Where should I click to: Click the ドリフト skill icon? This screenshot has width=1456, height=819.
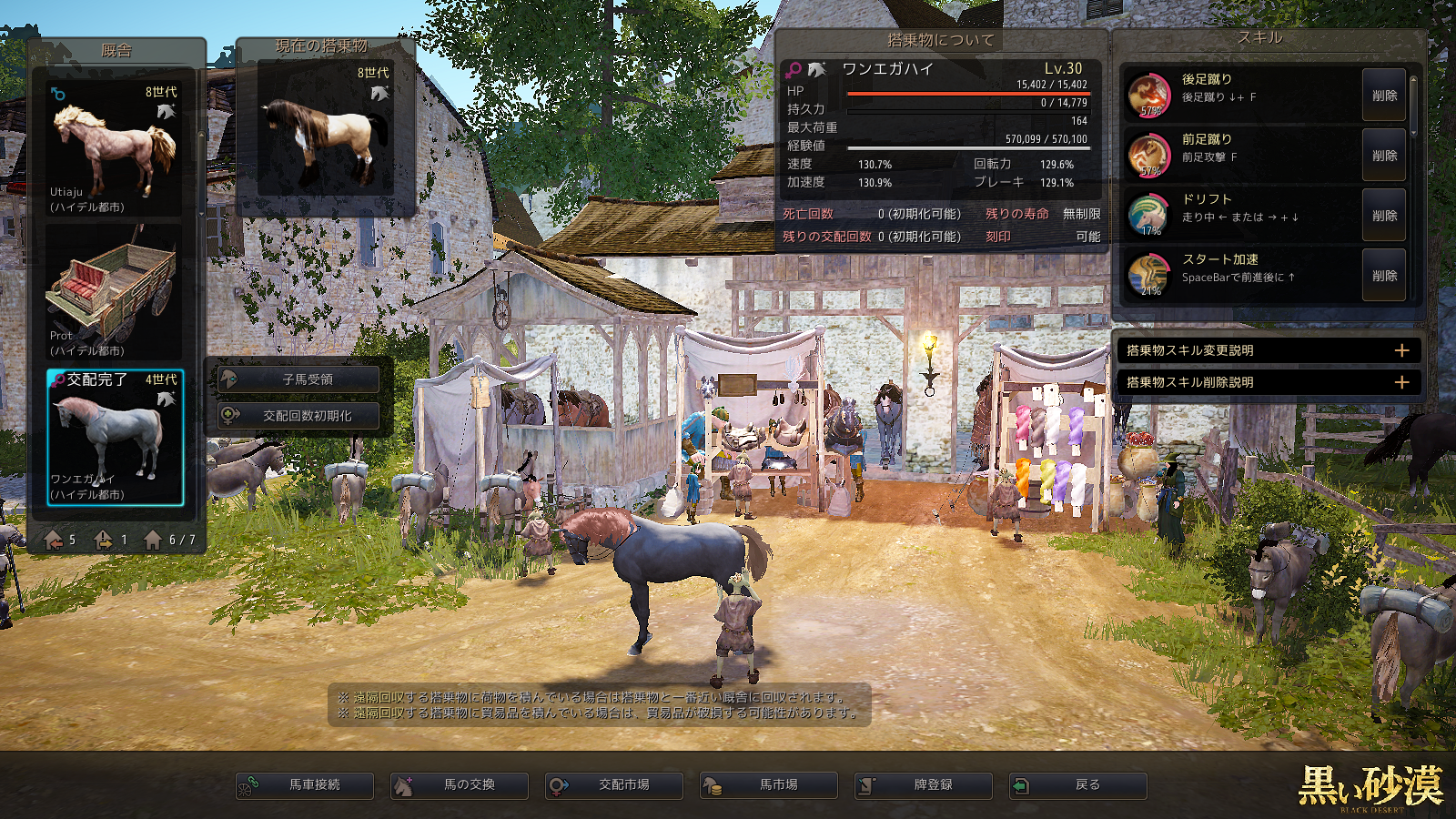coord(1149,216)
